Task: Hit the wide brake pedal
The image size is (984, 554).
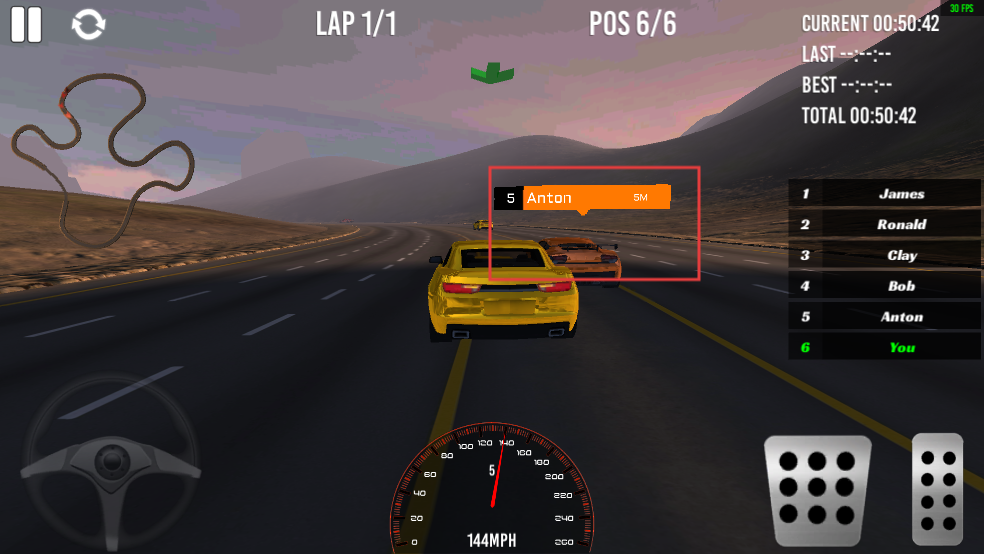Action: [x=817, y=490]
